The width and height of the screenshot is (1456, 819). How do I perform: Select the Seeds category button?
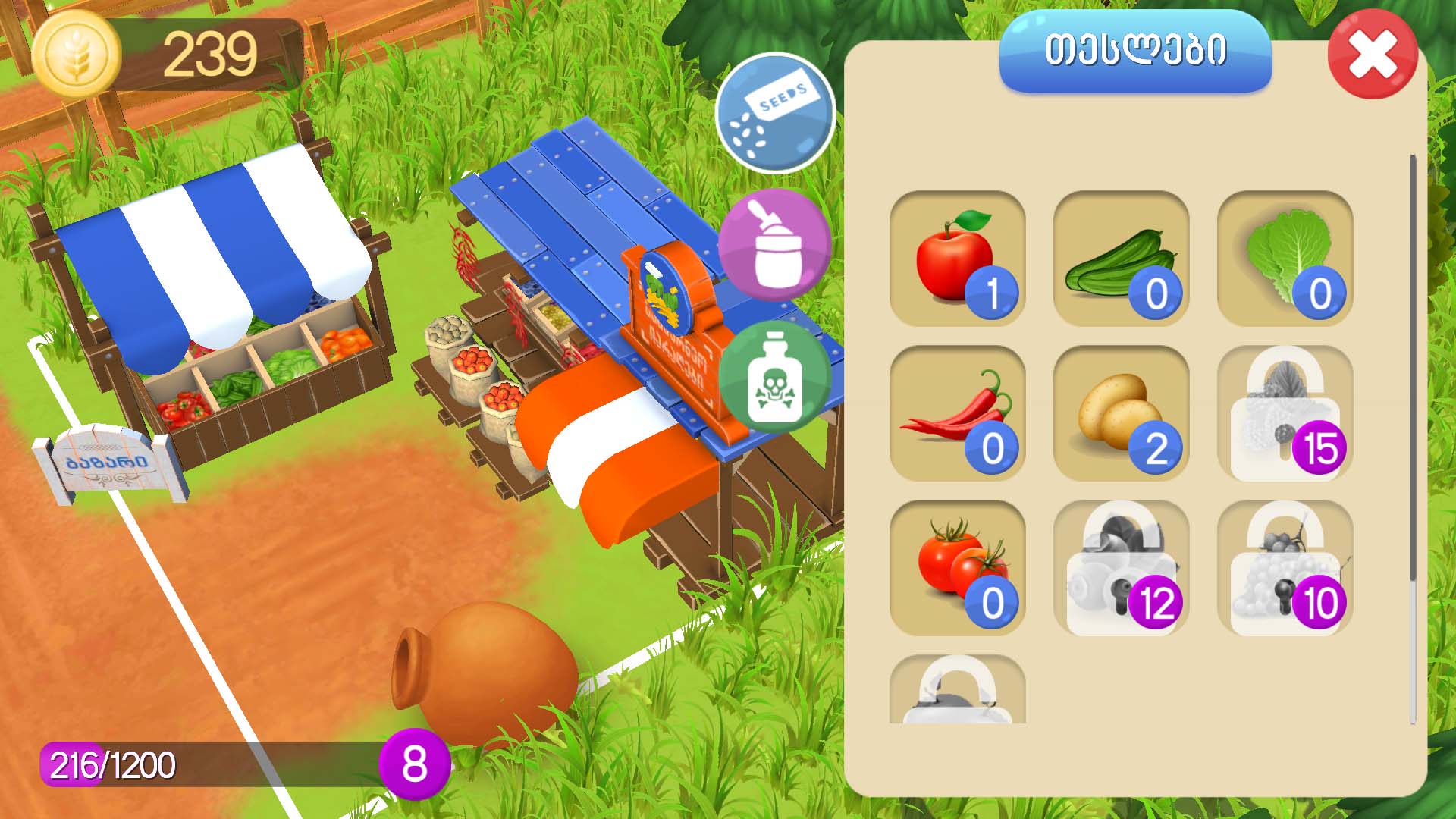point(775,114)
